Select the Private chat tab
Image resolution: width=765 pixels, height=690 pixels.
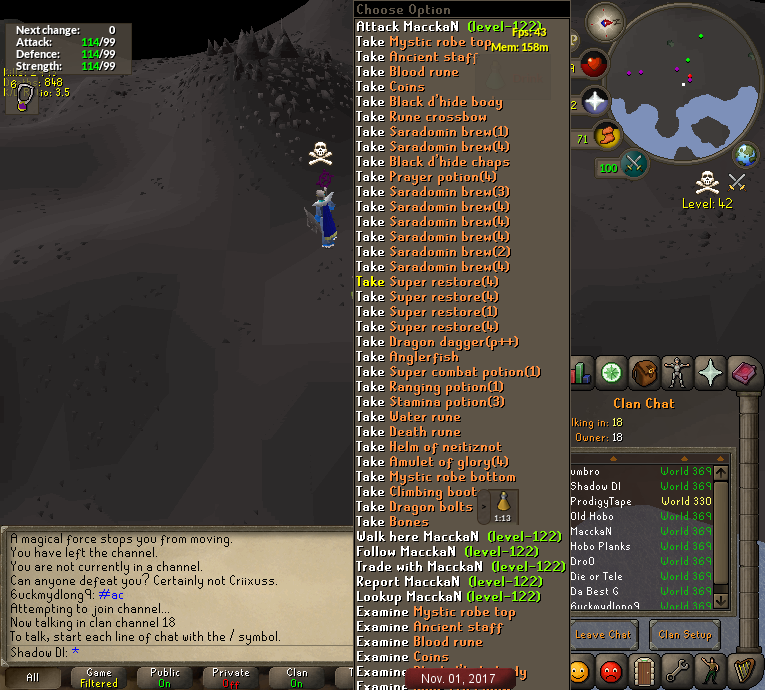point(231,677)
